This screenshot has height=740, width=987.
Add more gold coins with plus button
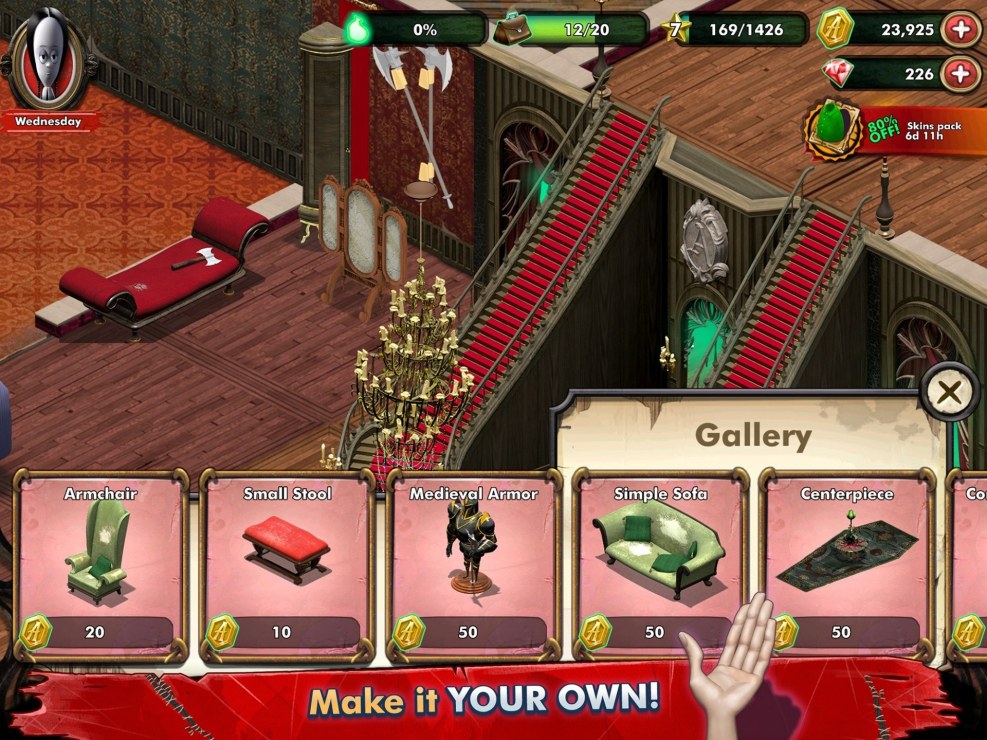[x=960, y=30]
